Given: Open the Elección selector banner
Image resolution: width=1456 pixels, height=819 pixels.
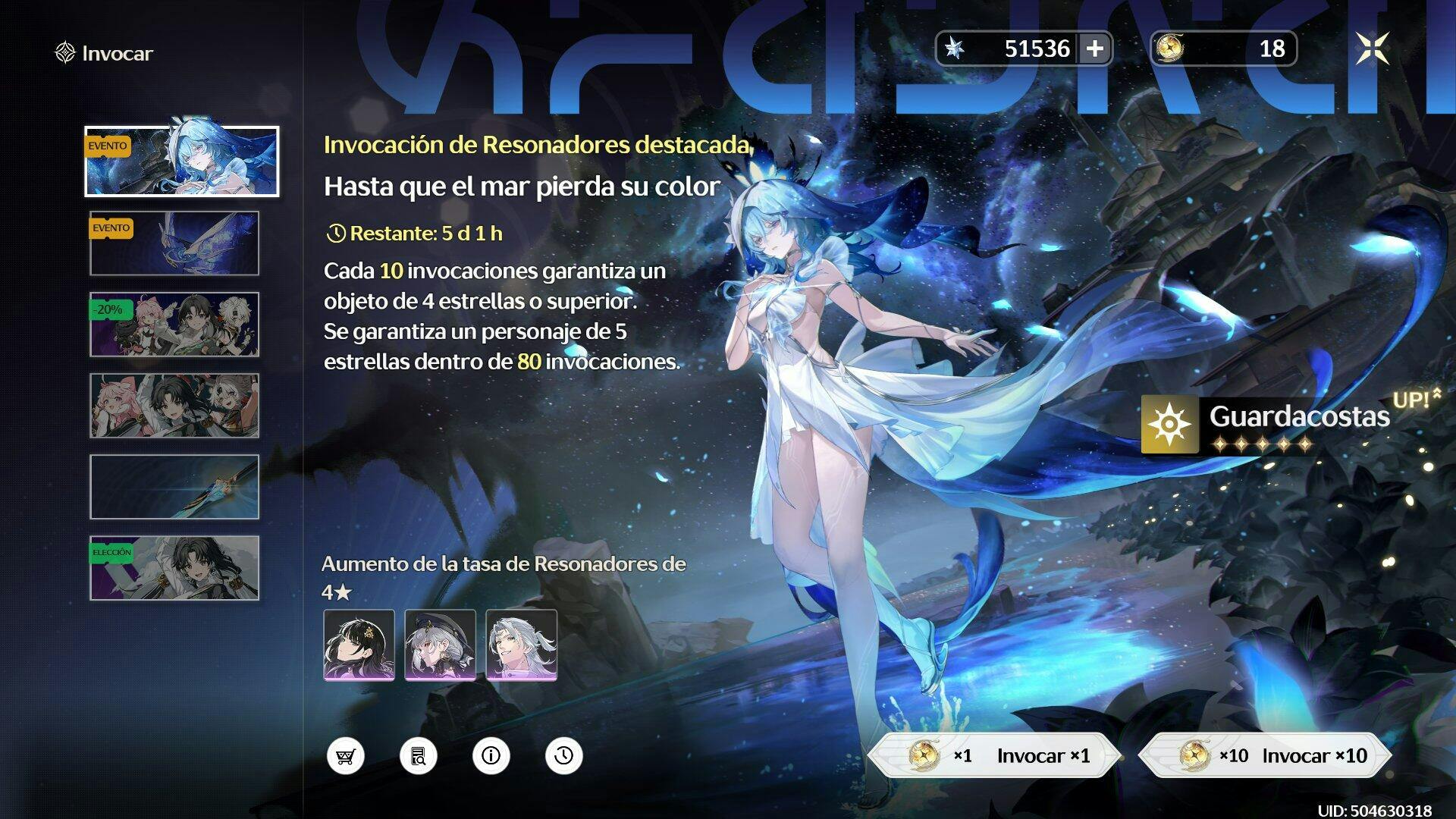Looking at the screenshot, I should [174, 568].
